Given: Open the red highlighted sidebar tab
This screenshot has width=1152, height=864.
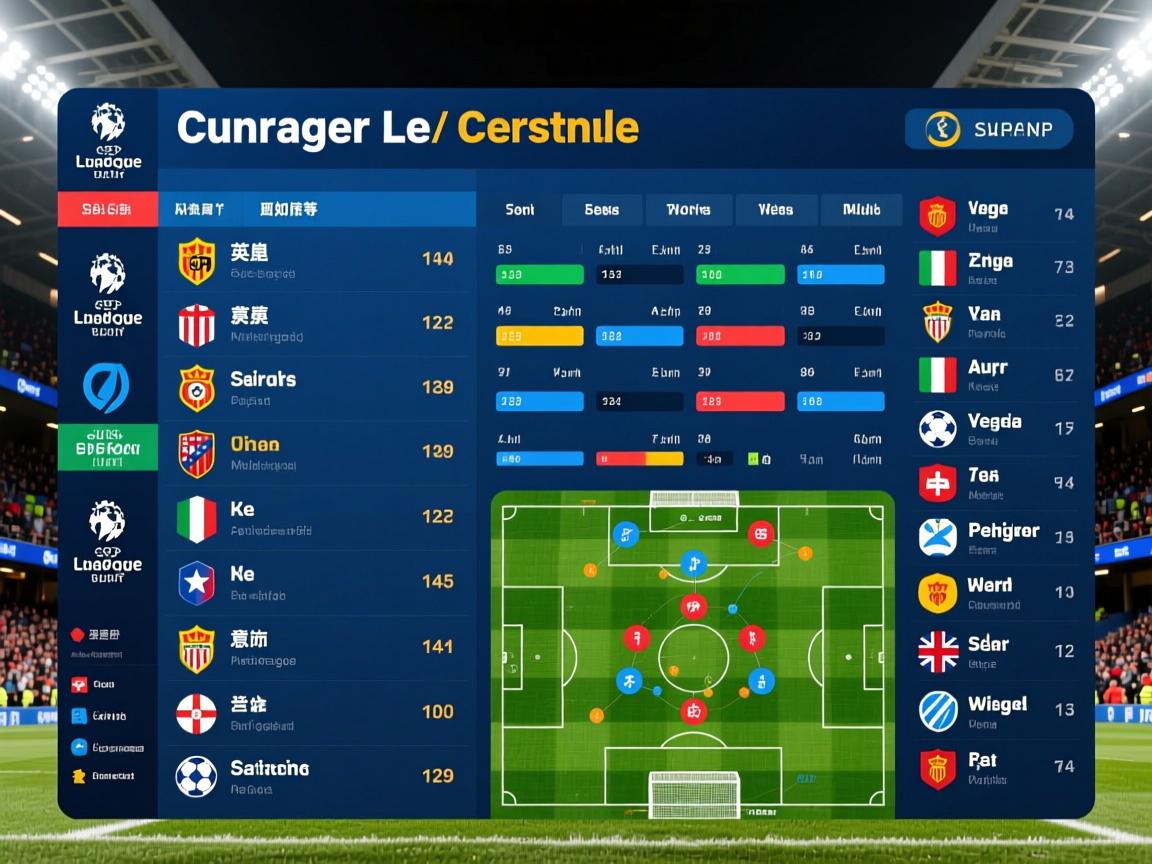Looking at the screenshot, I should coord(108,209).
